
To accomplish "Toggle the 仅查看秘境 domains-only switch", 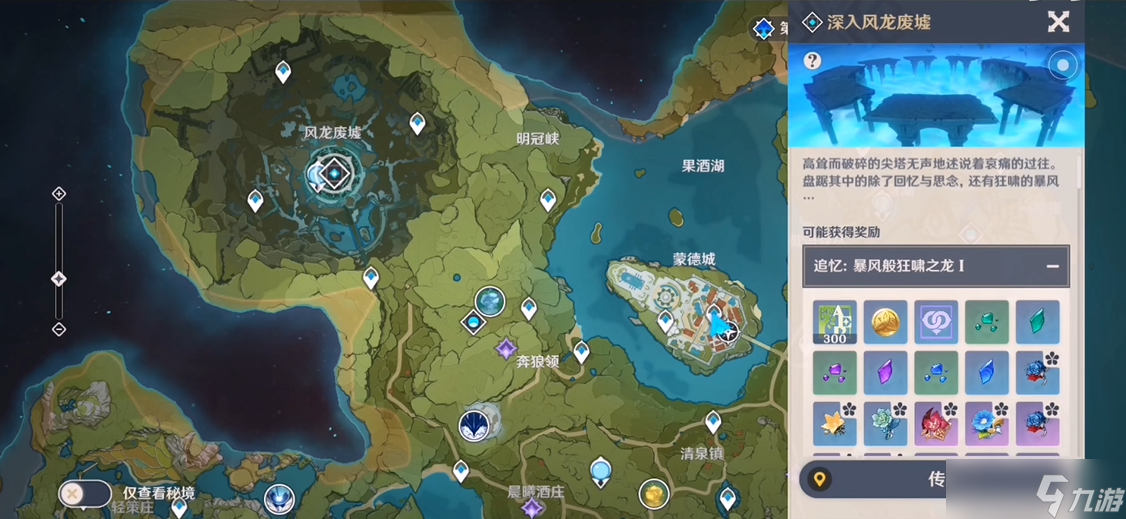I will [85, 493].
